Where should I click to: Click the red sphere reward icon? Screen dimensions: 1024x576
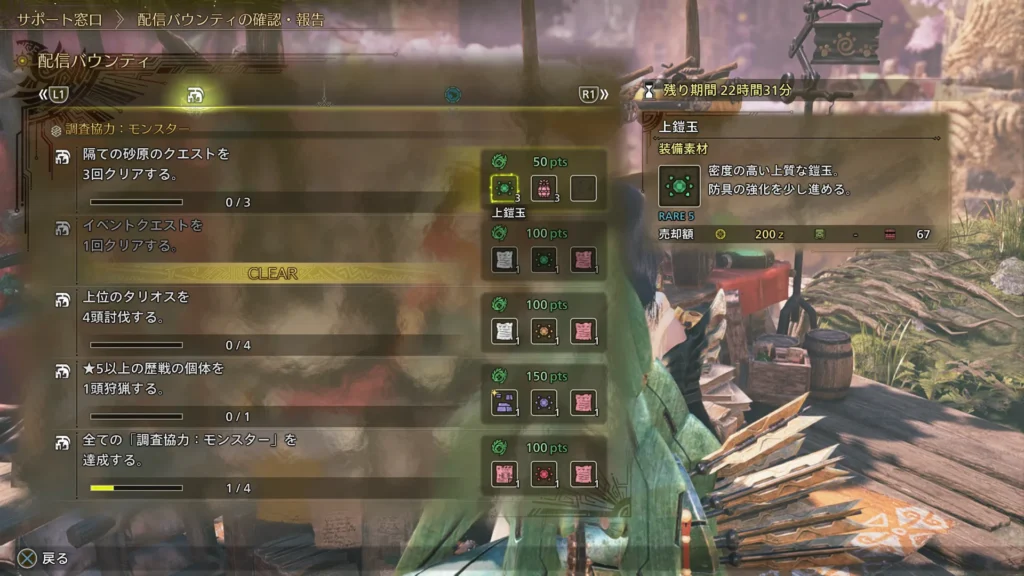pos(543,473)
